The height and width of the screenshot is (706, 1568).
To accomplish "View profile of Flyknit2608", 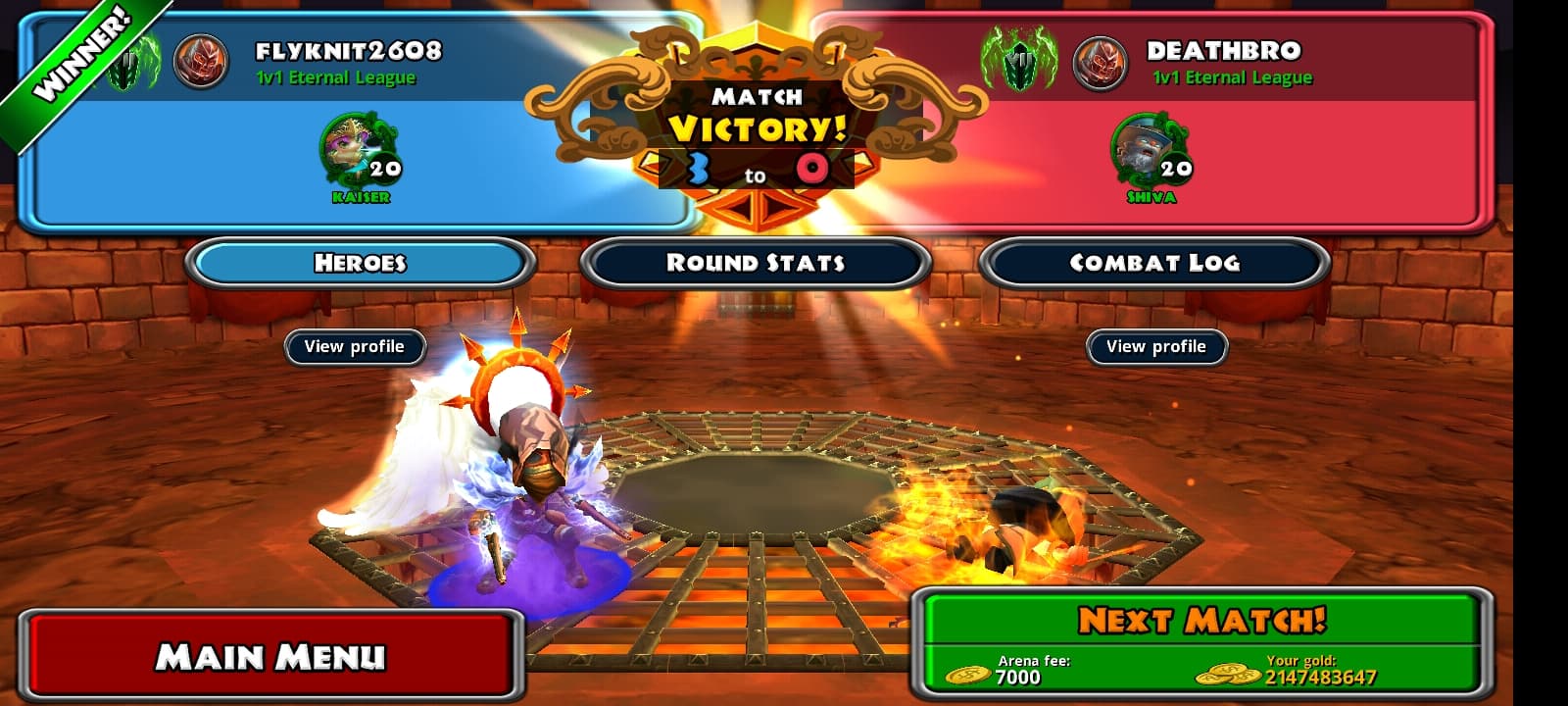I will coord(354,347).
